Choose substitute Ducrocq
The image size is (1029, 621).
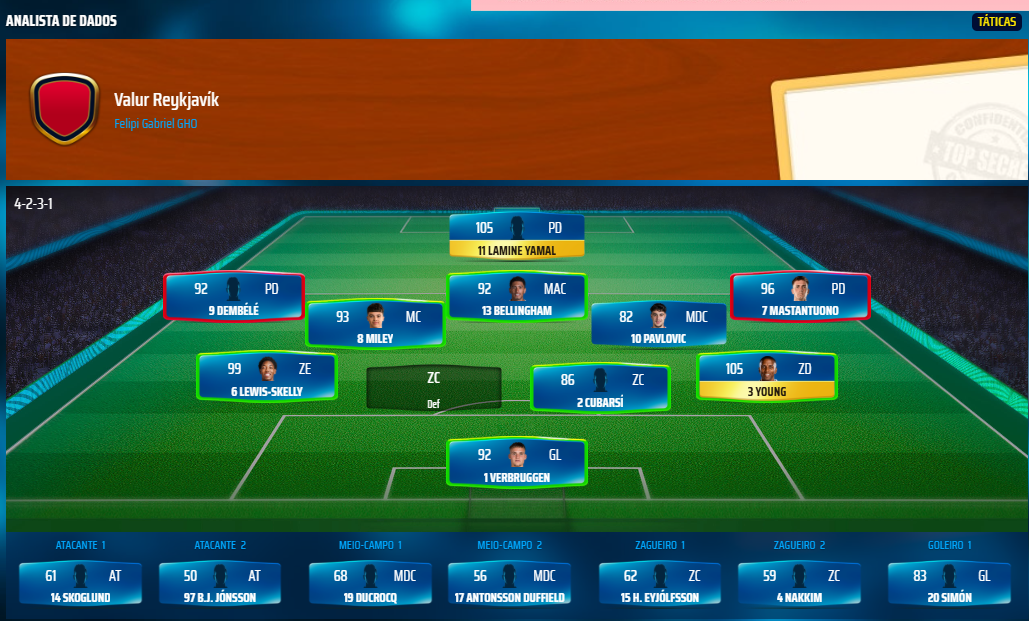[x=370, y=584]
